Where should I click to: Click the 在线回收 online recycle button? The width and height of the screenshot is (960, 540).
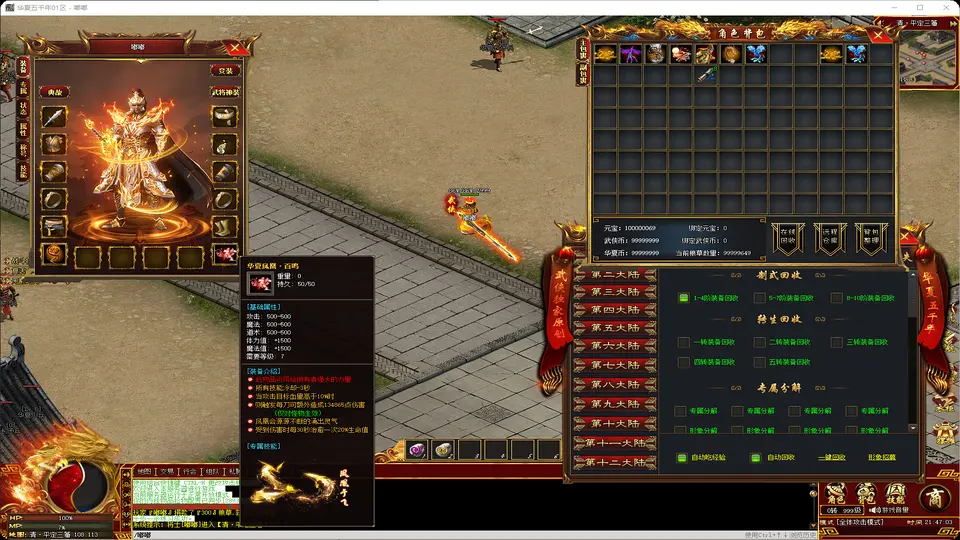(x=788, y=239)
